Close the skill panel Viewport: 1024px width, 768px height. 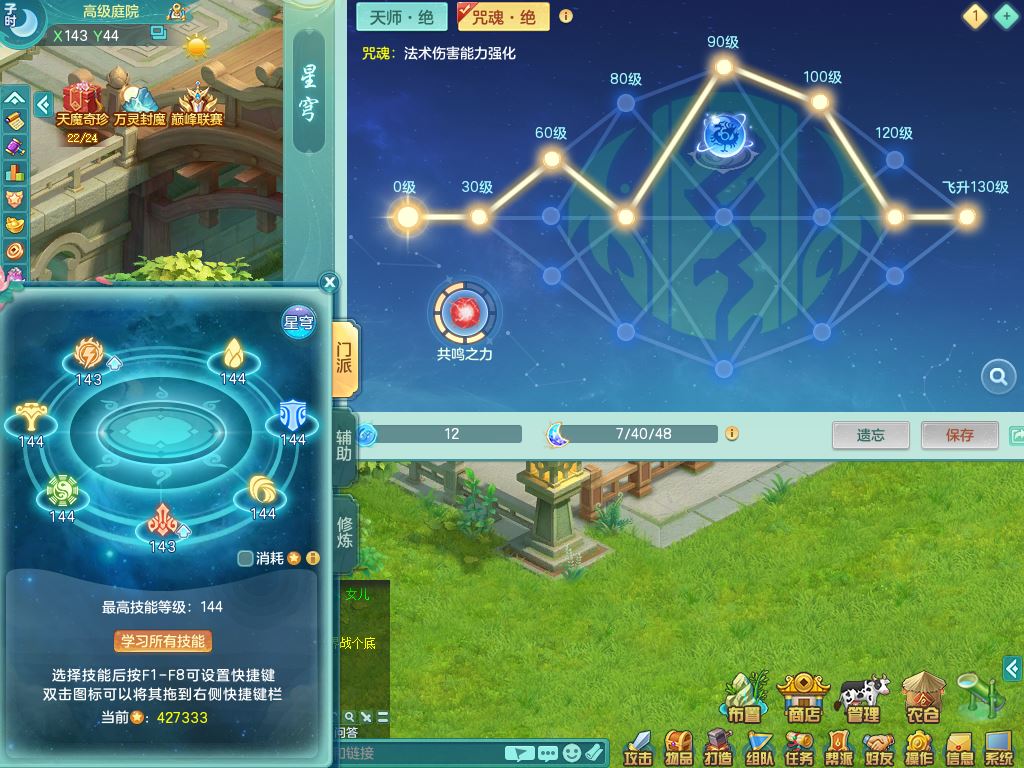point(330,283)
